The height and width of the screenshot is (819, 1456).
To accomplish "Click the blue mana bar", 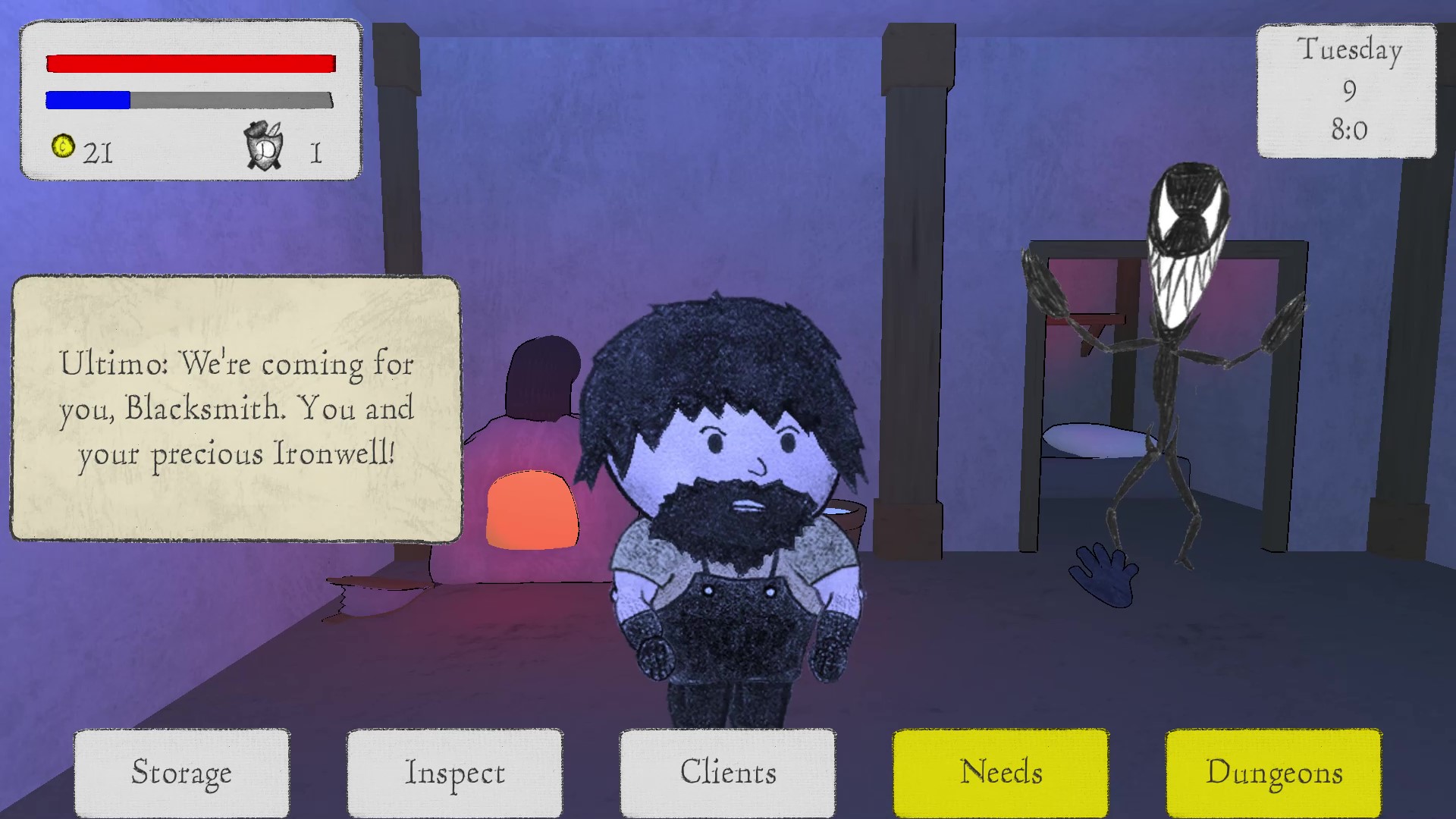I will pyautogui.click(x=87, y=99).
